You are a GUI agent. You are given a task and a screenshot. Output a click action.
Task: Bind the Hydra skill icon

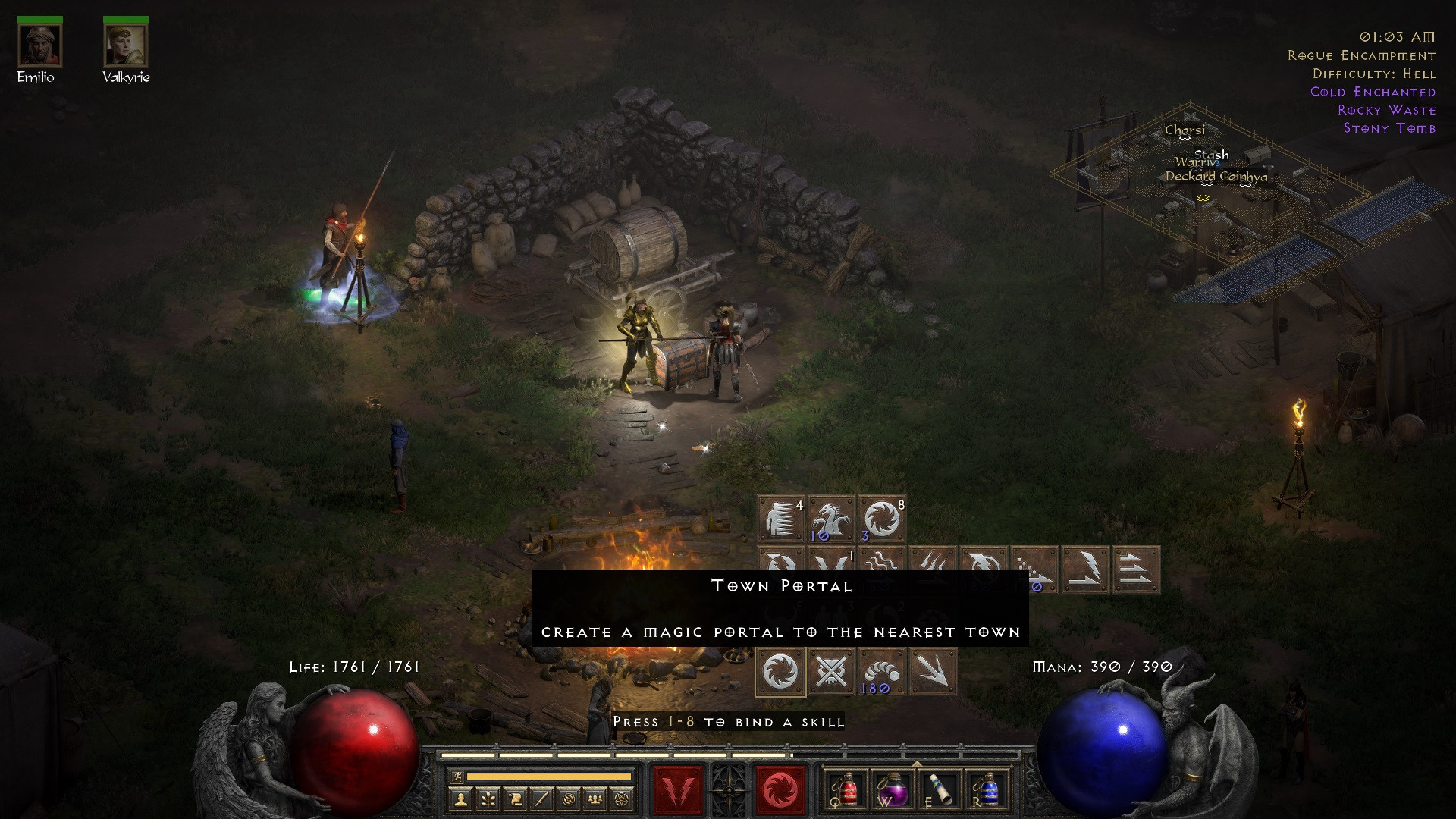point(830,519)
